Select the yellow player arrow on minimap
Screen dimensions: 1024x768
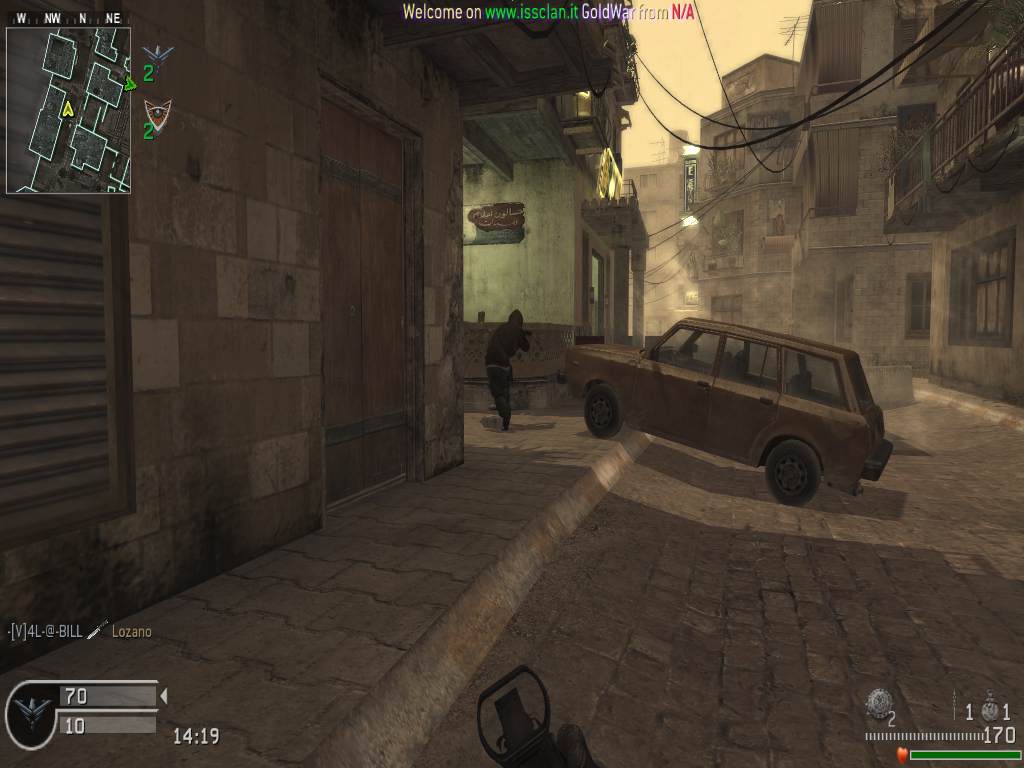68,108
